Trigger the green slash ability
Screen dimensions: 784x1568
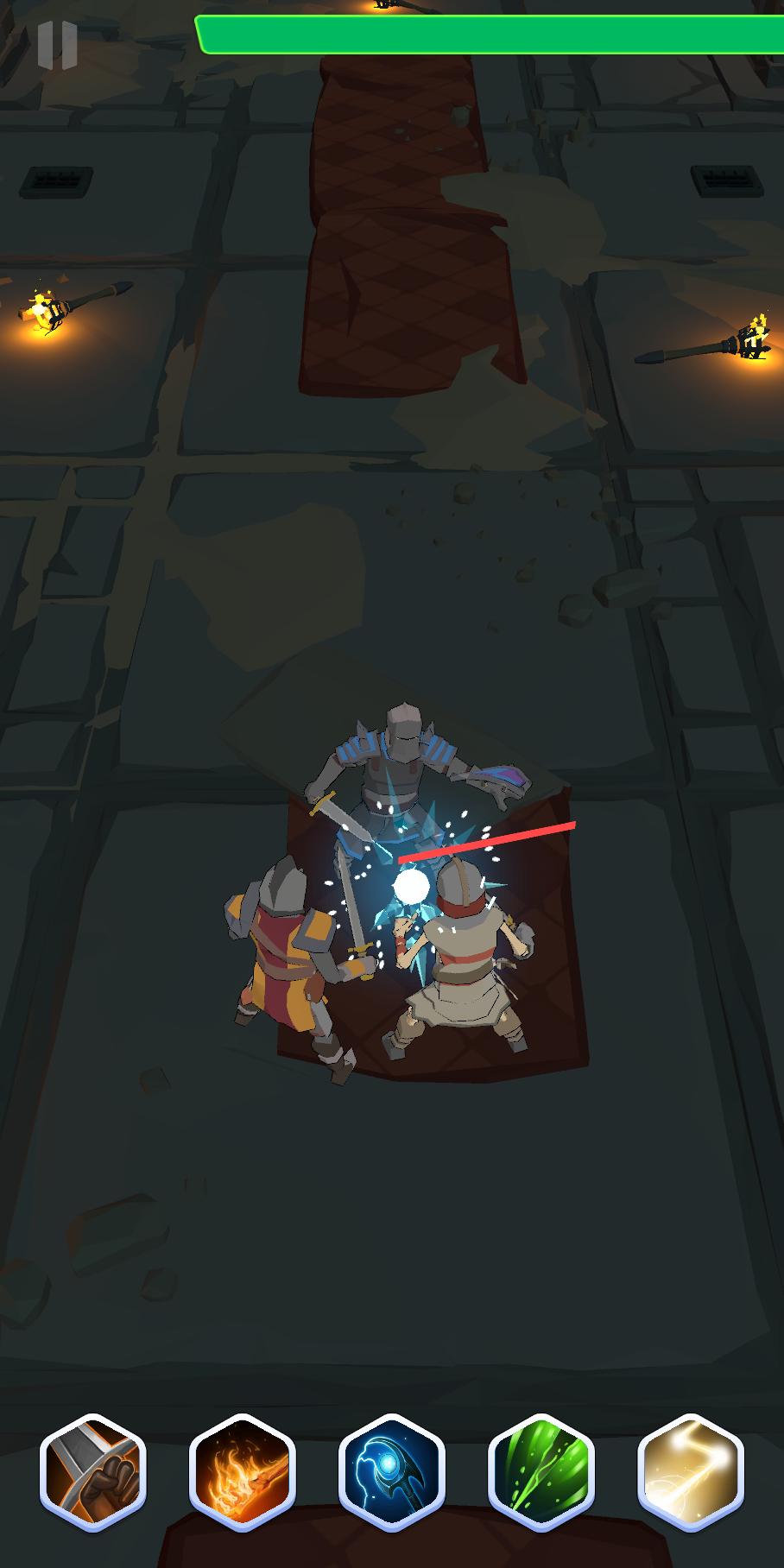point(541,1471)
